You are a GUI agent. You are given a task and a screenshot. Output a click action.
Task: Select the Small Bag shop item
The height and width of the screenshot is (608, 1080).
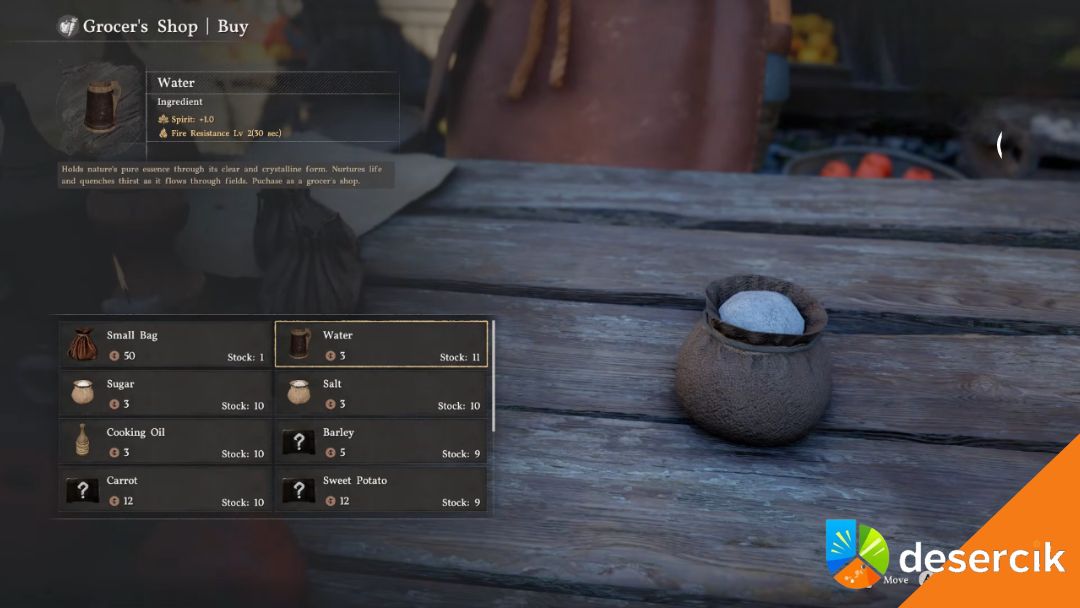(x=165, y=345)
